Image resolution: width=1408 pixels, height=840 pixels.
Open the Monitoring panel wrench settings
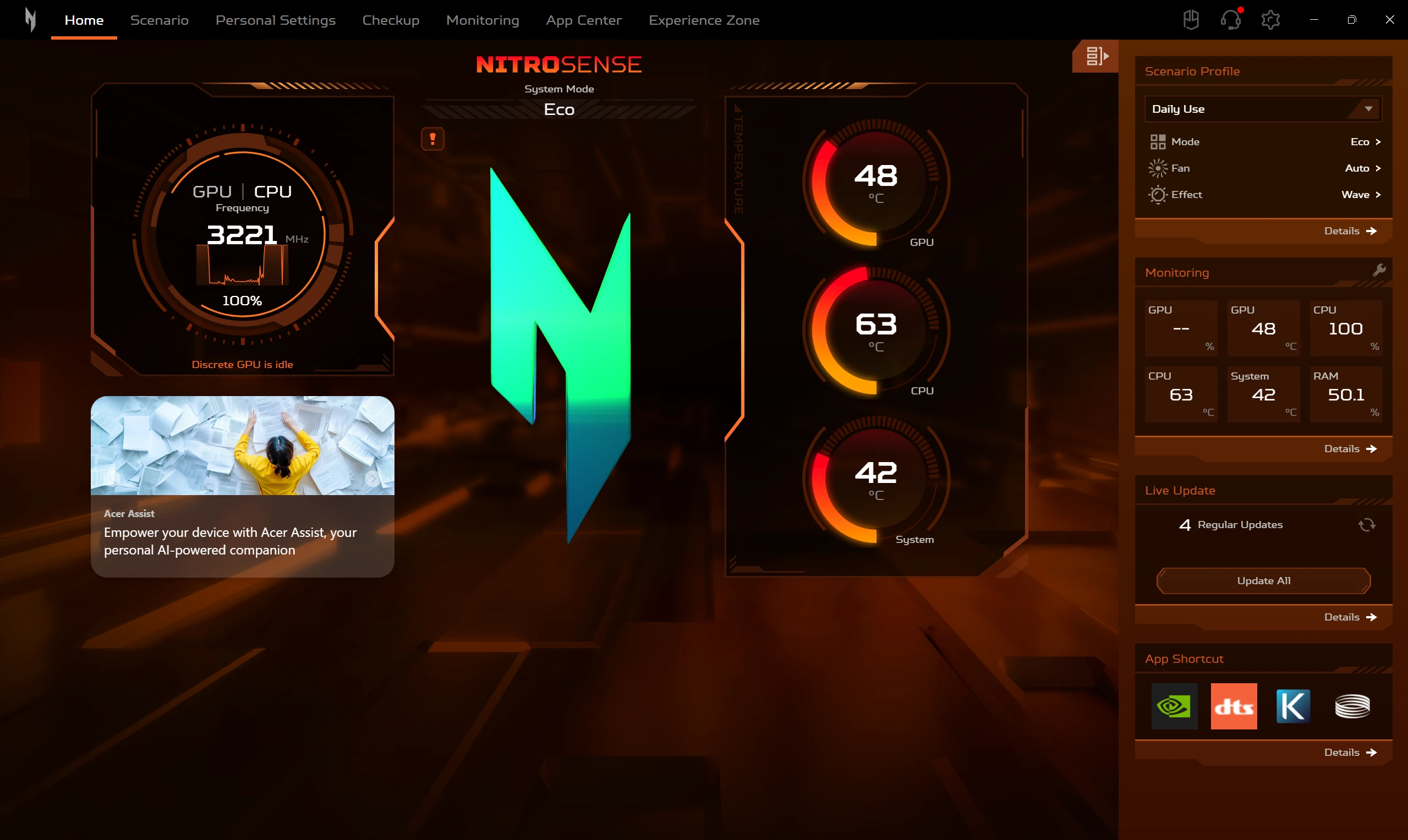coord(1380,270)
